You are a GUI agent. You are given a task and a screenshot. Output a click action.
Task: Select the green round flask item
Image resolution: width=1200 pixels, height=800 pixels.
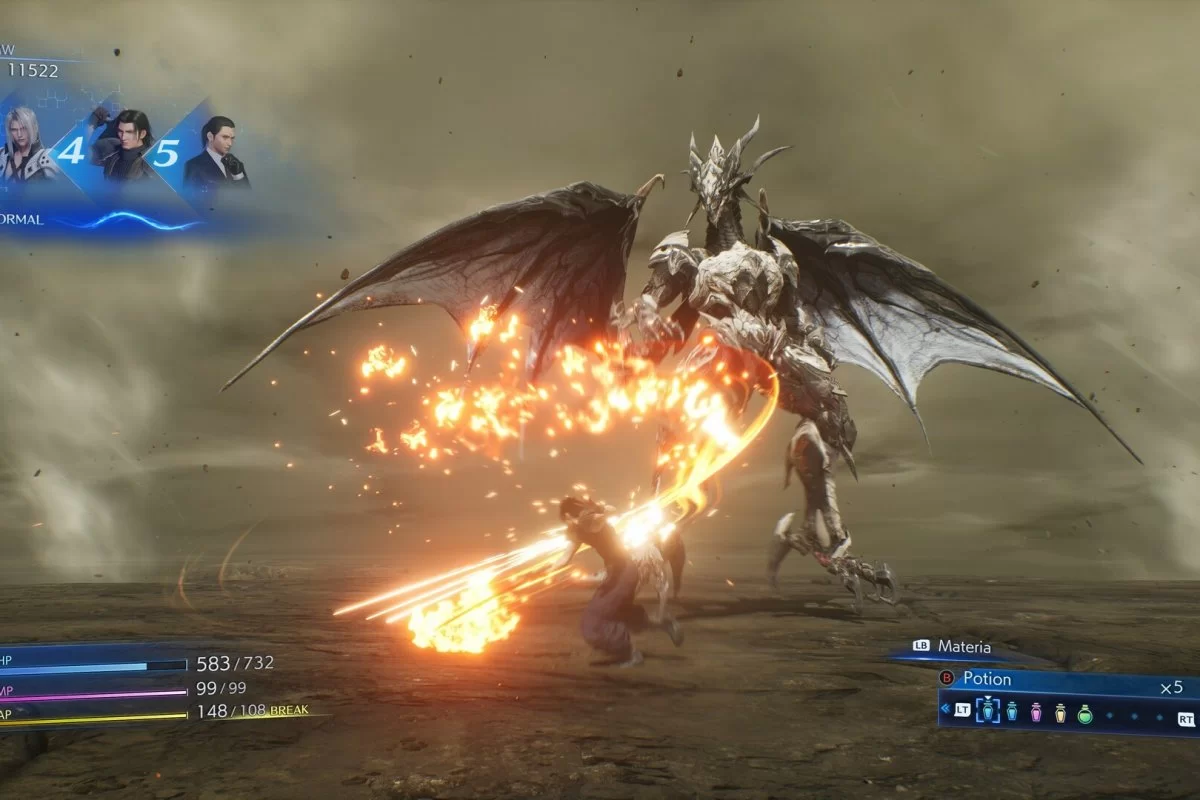pos(1085,712)
